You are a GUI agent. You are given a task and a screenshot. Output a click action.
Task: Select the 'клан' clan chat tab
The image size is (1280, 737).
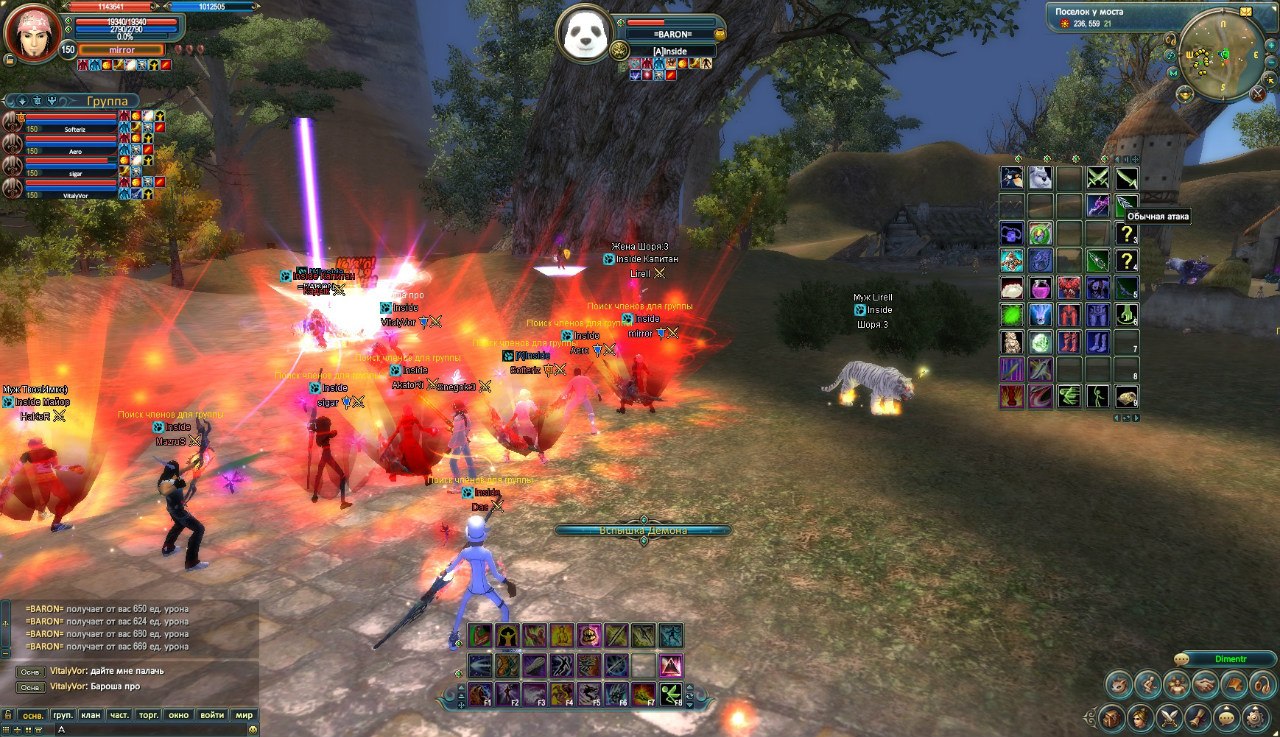point(91,716)
